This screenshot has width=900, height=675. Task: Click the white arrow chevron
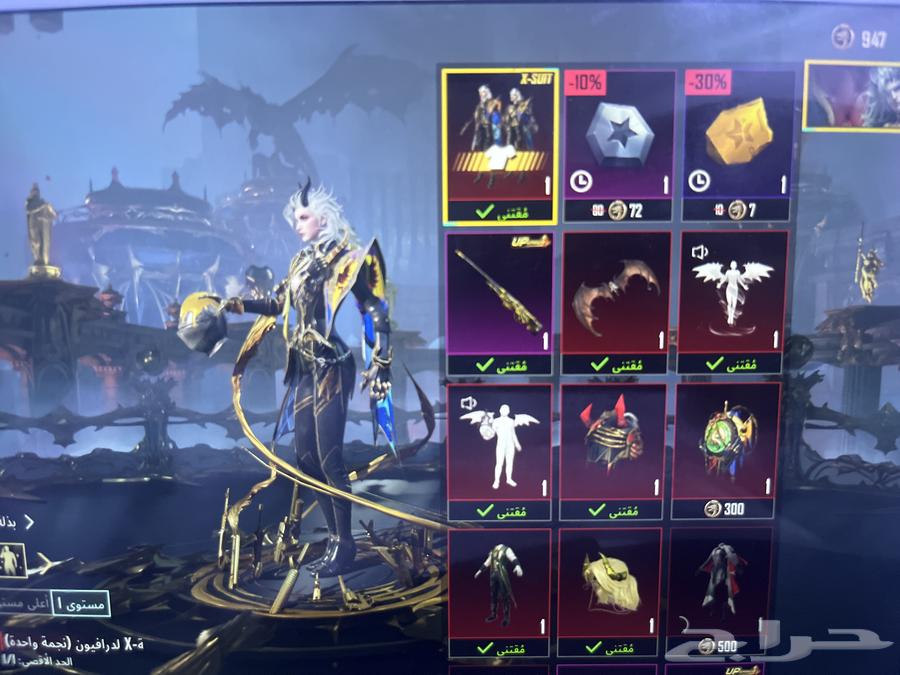click(x=29, y=521)
